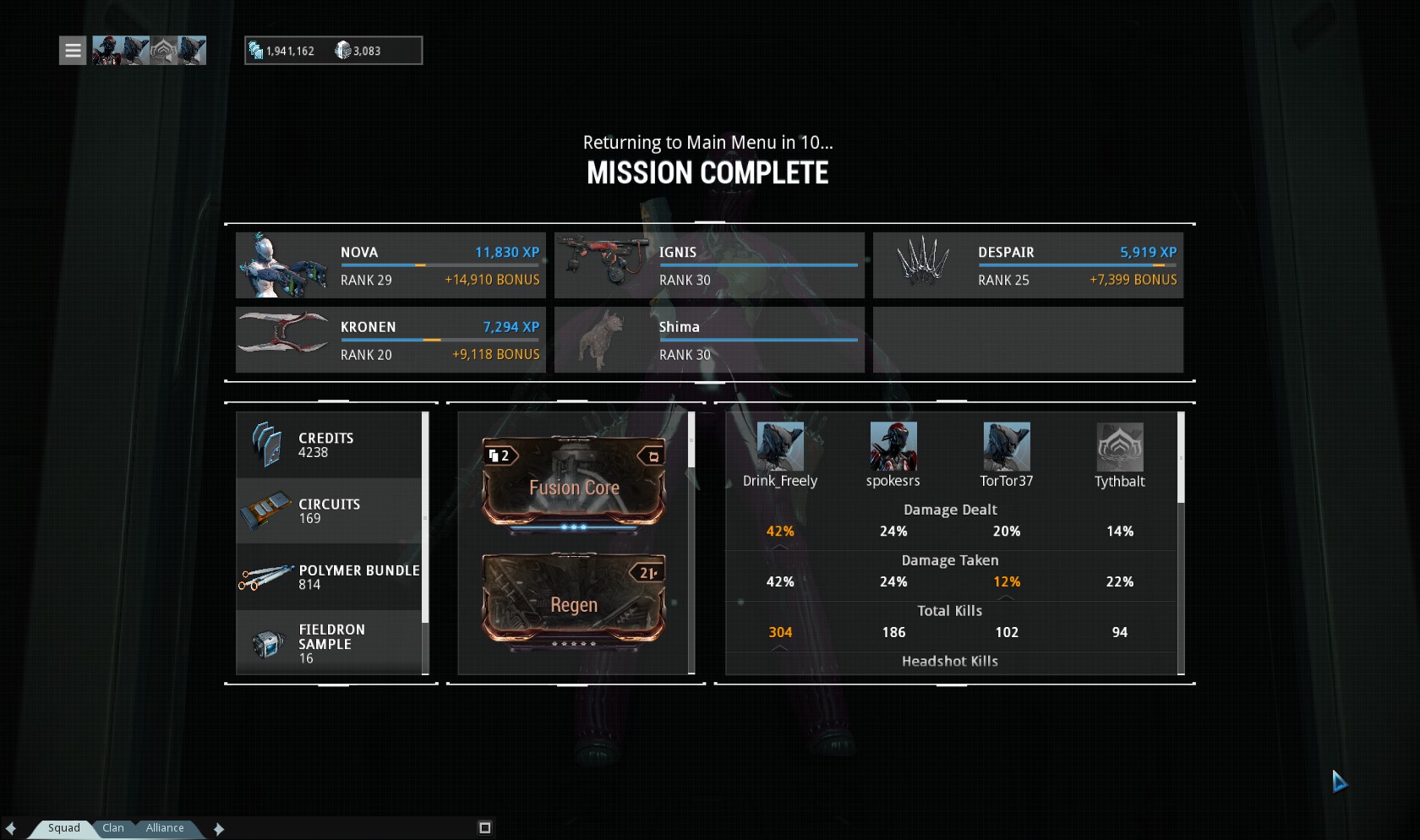Select the Credits reward row
This screenshot has height=840, width=1420.
point(329,445)
